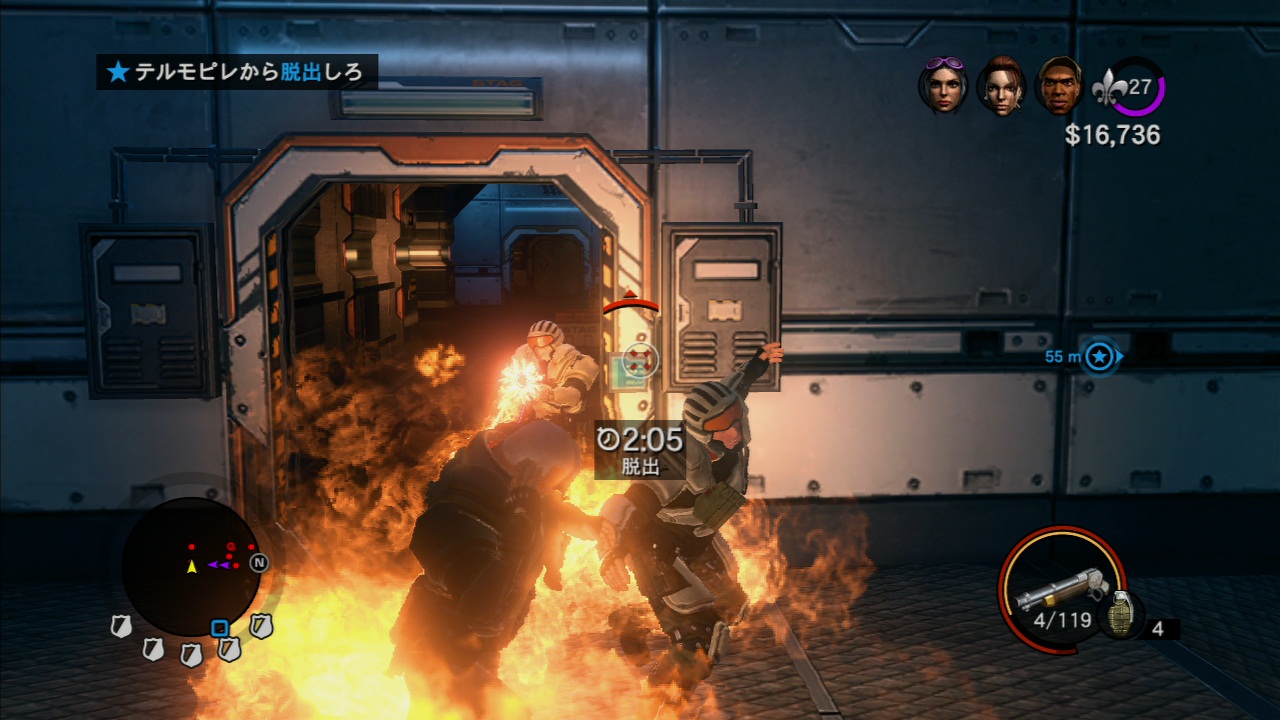Choose the grenade icon
1280x720 pixels.
click(x=1120, y=615)
